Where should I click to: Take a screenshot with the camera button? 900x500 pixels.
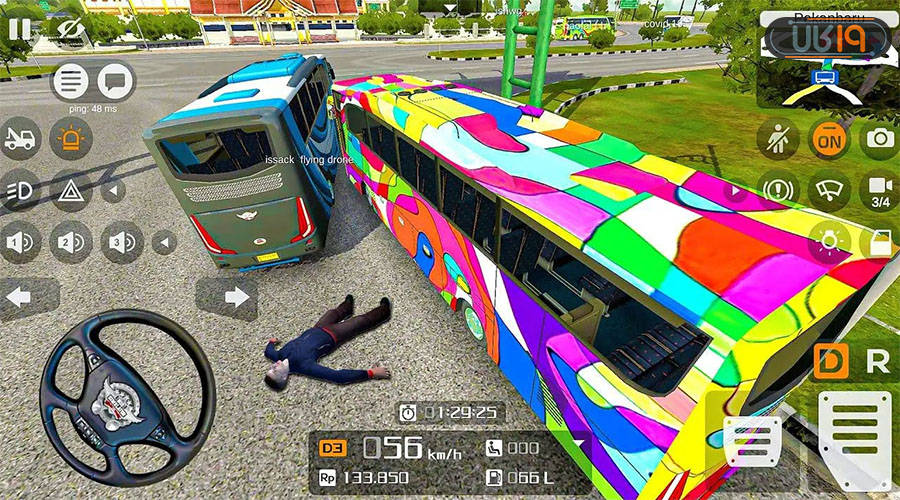click(x=880, y=138)
